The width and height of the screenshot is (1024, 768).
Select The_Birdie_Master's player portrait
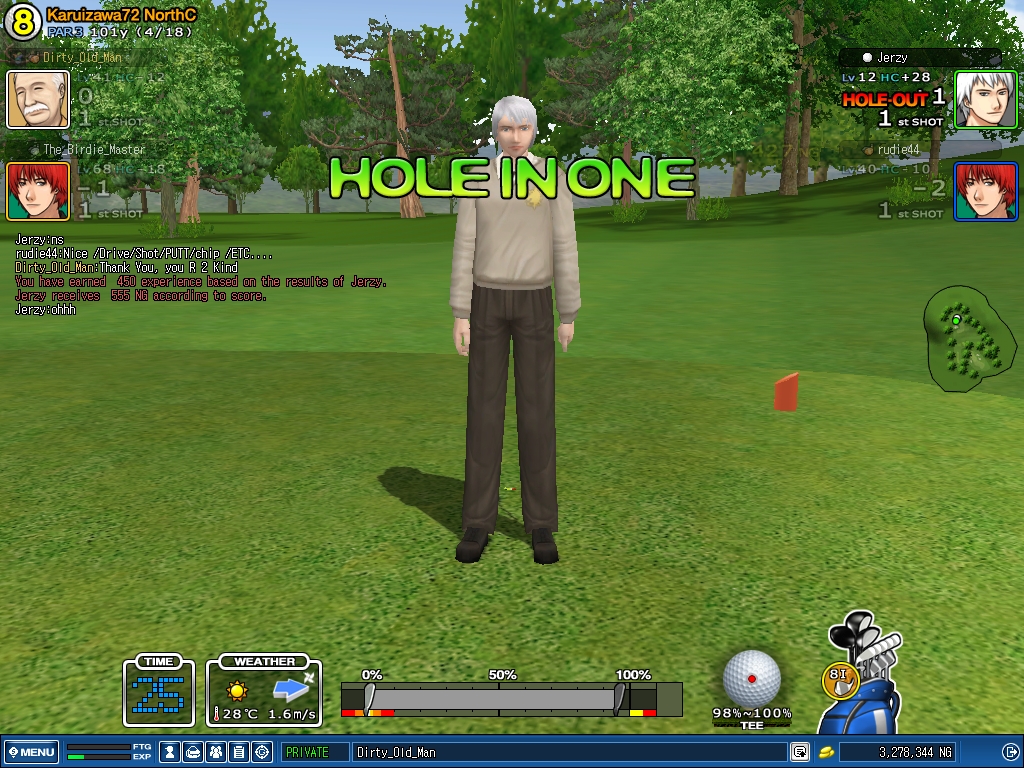pos(38,191)
